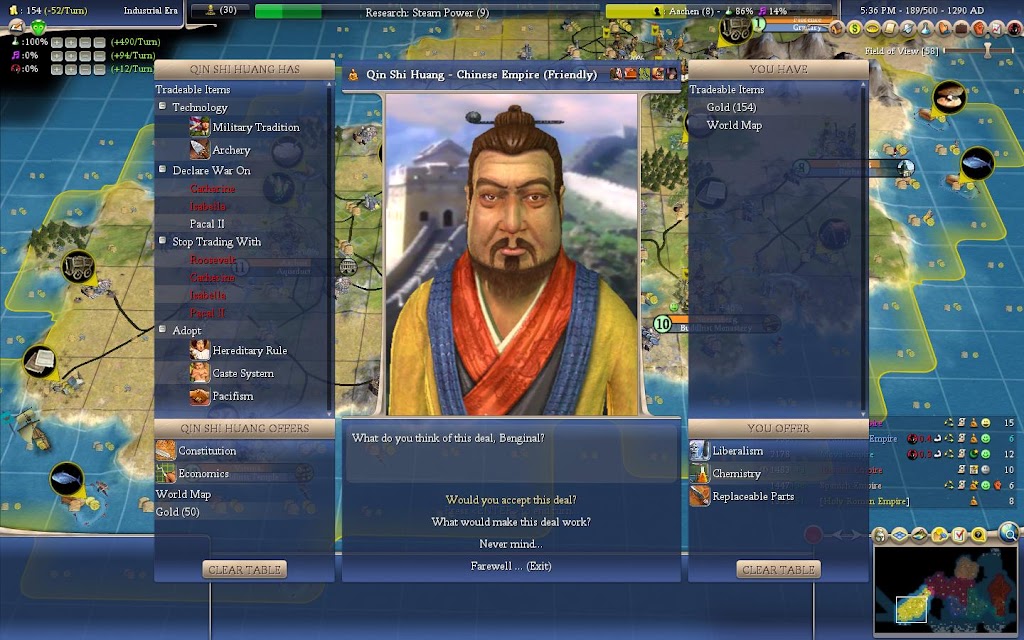Request Military Tradition technology from Qin
The width and height of the screenshot is (1024, 640).
tap(255, 128)
